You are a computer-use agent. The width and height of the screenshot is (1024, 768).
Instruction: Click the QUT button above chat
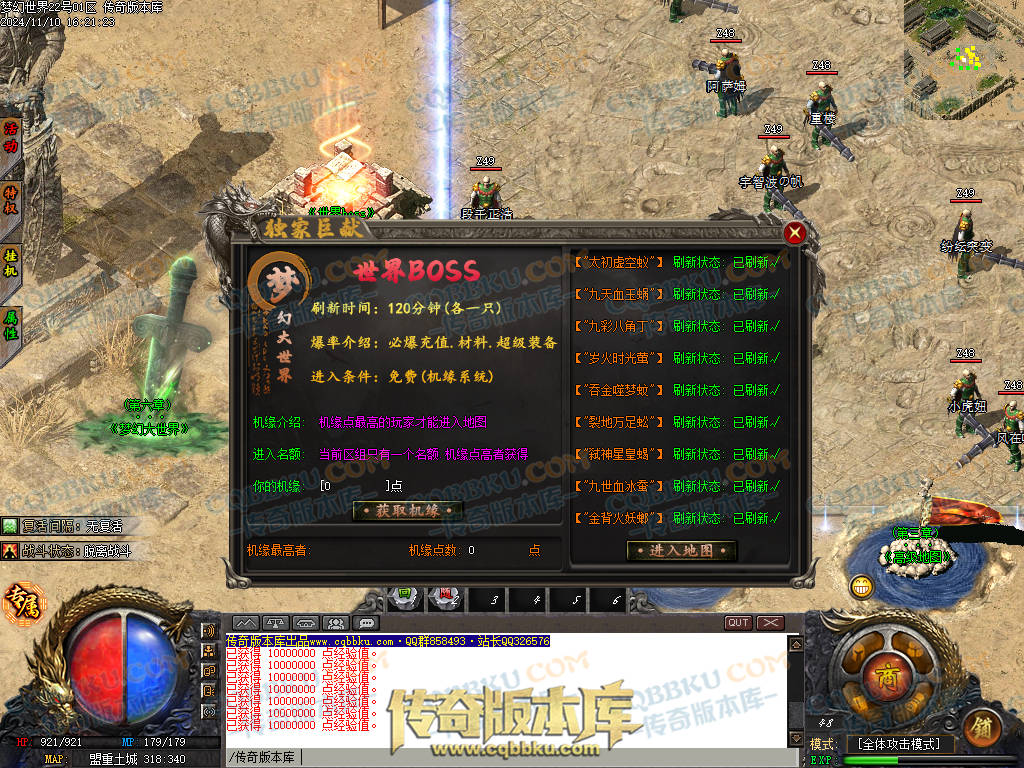click(x=738, y=623)
